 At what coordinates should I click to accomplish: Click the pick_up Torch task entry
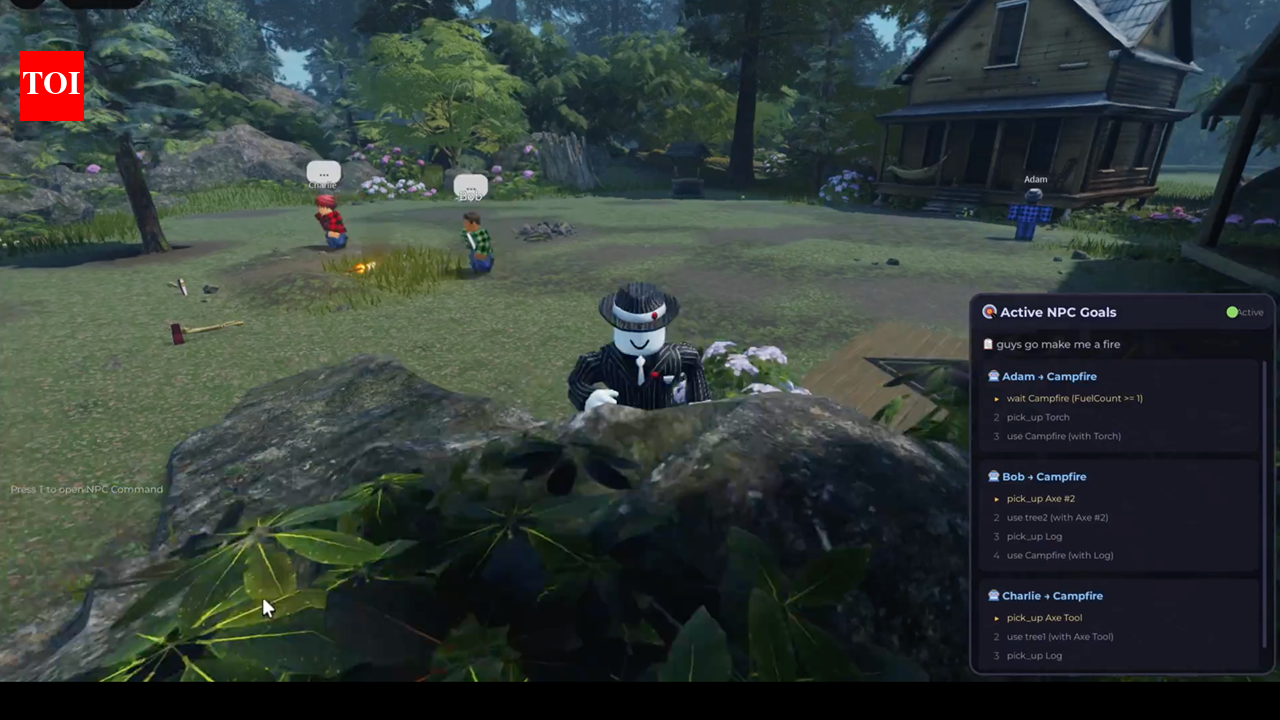[1038, 417]
